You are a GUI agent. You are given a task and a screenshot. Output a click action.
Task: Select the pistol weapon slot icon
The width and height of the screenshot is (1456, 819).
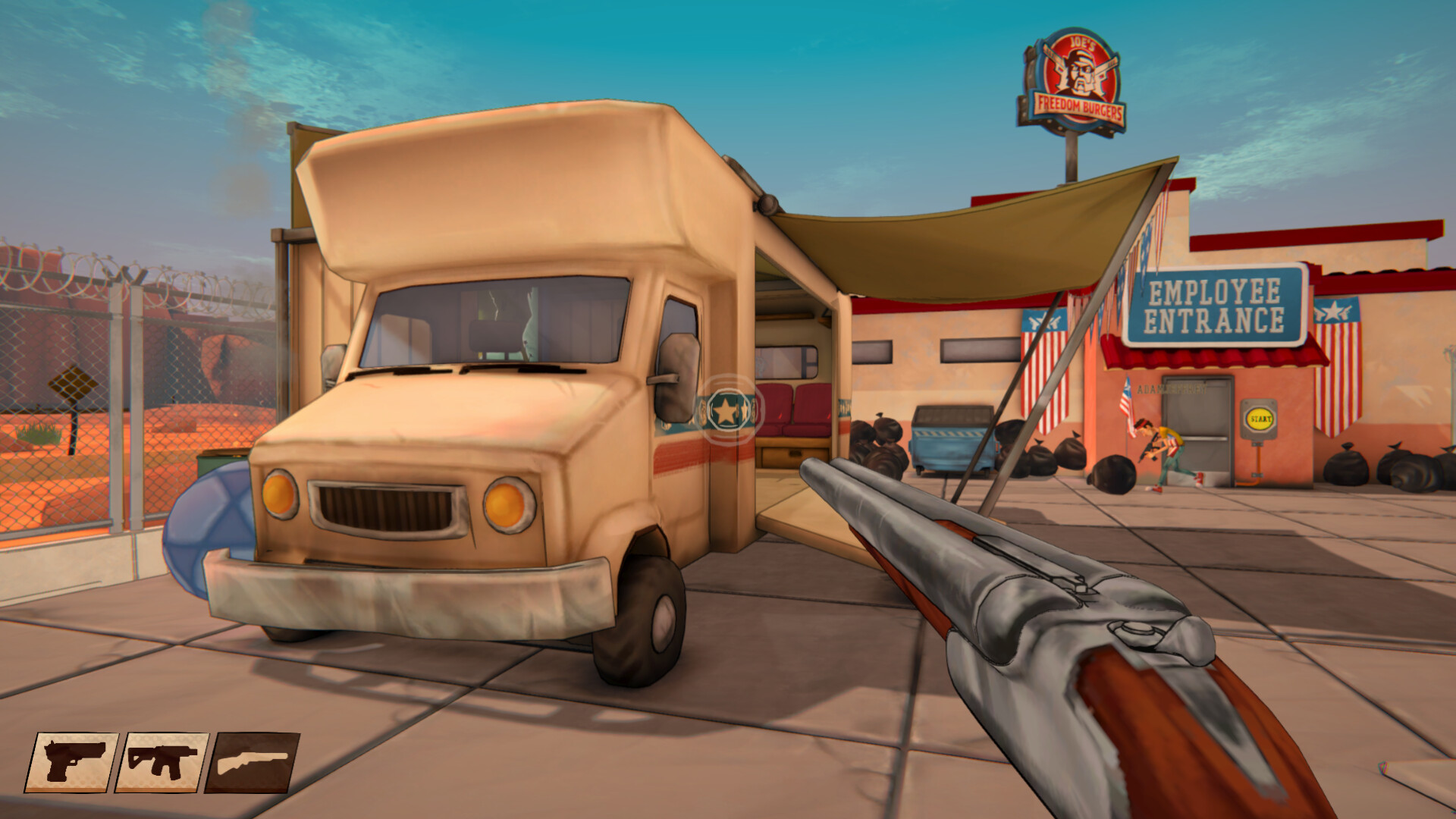(x=73, y=761)
